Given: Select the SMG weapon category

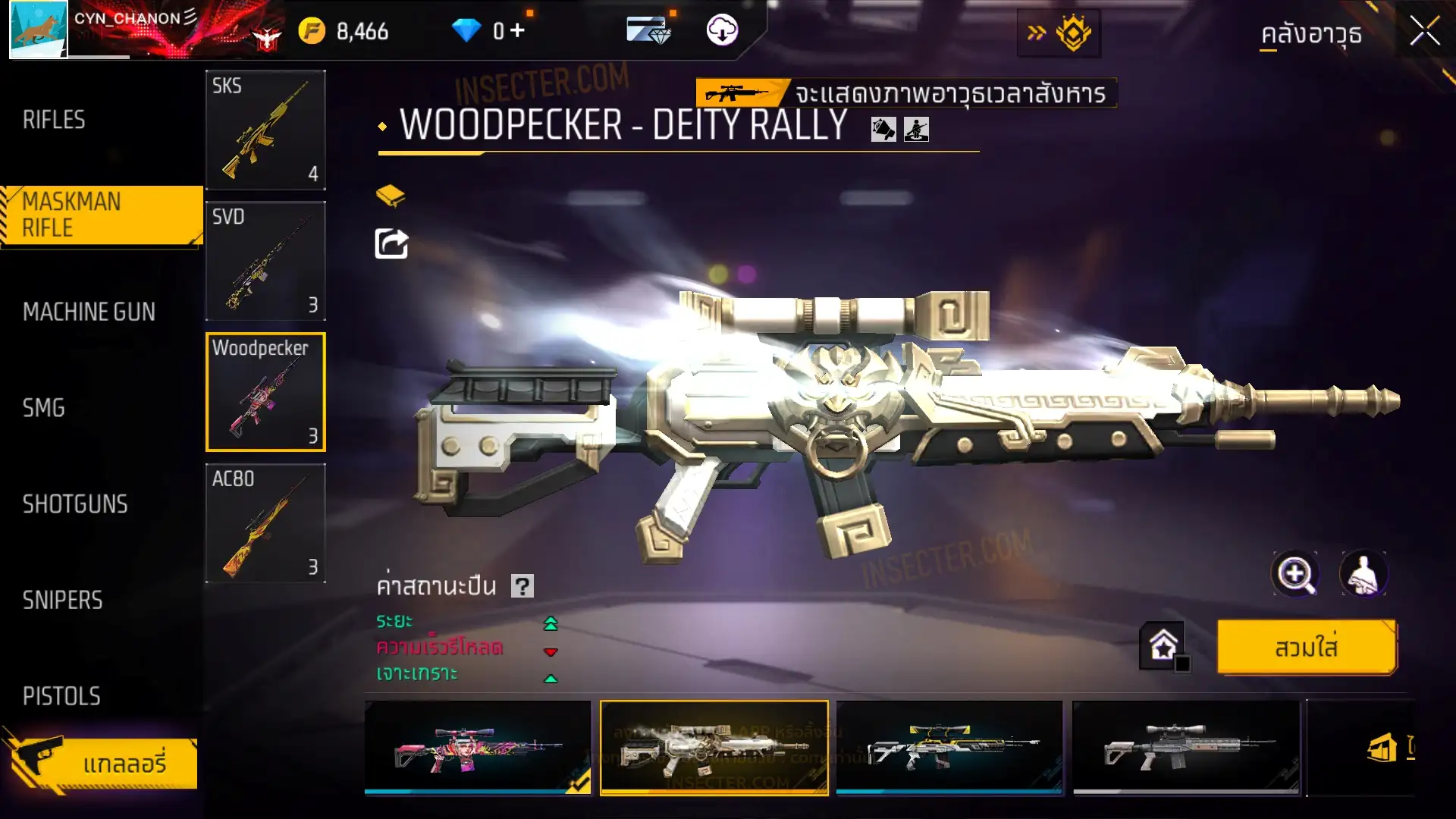Looking at the screenshot, I should [43, 408].
